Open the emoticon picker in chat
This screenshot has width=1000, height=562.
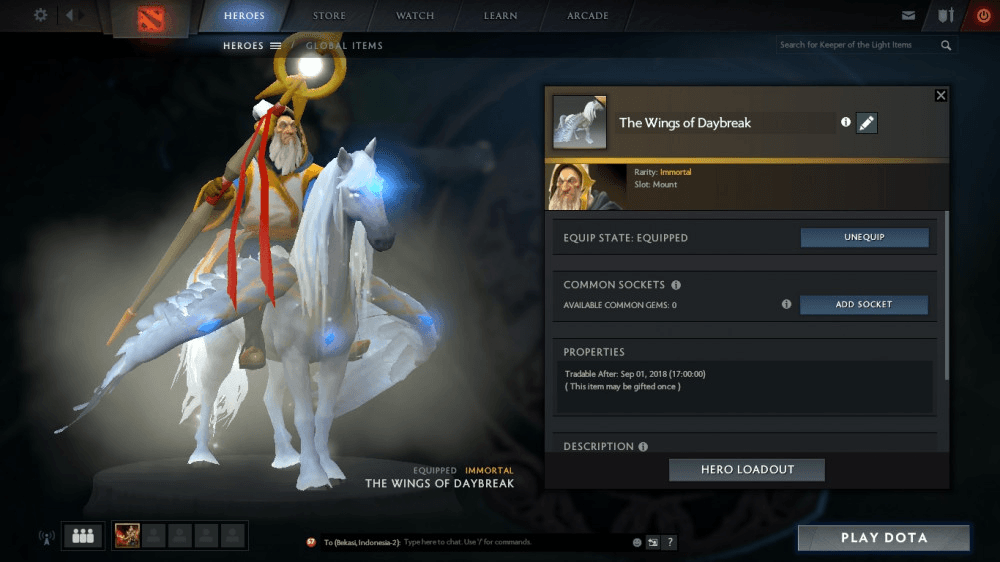[636, 542]
